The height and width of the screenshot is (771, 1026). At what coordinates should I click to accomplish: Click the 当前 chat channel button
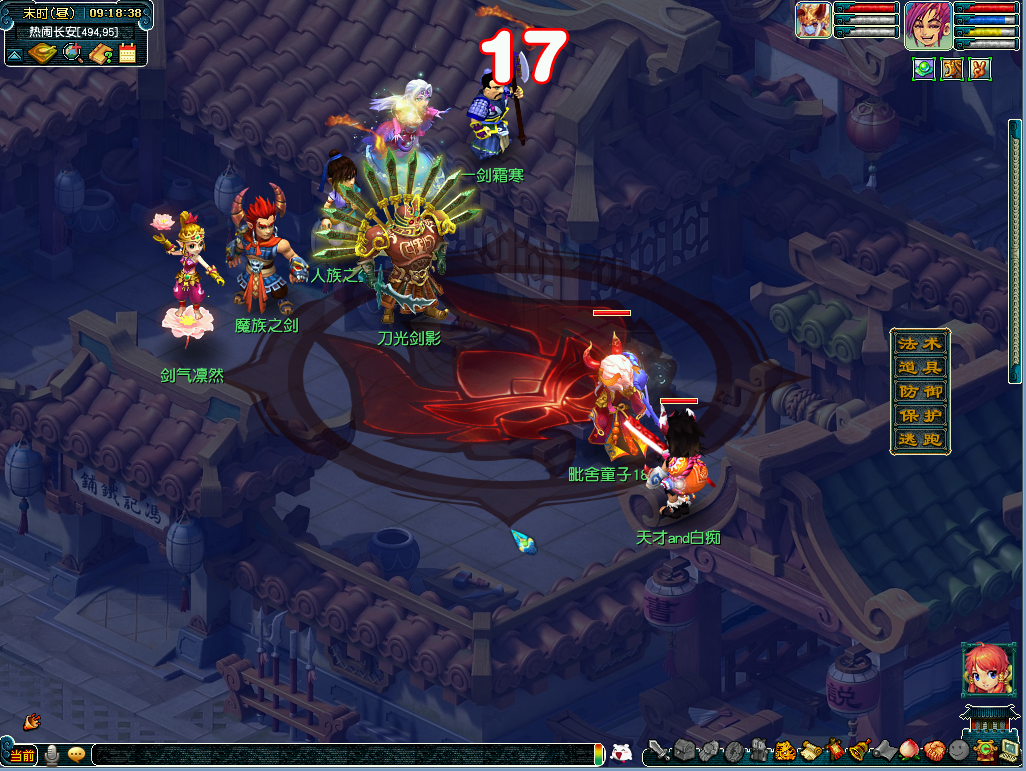coord(22,755)
